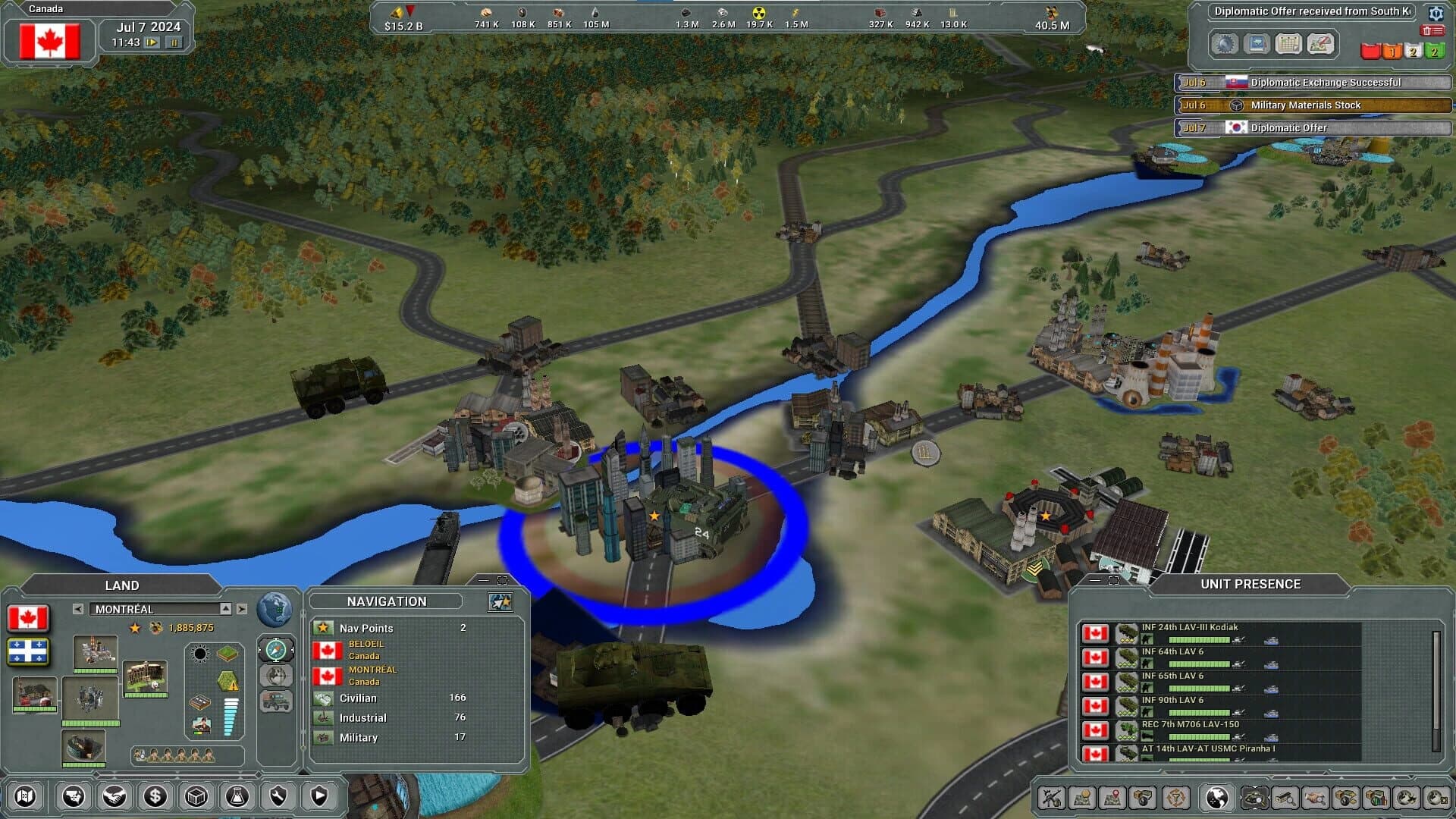The height and width of the screenshot is (819, 1456).
Task: Click the delete messages trash icon
Action: [x=1432, y=30]
